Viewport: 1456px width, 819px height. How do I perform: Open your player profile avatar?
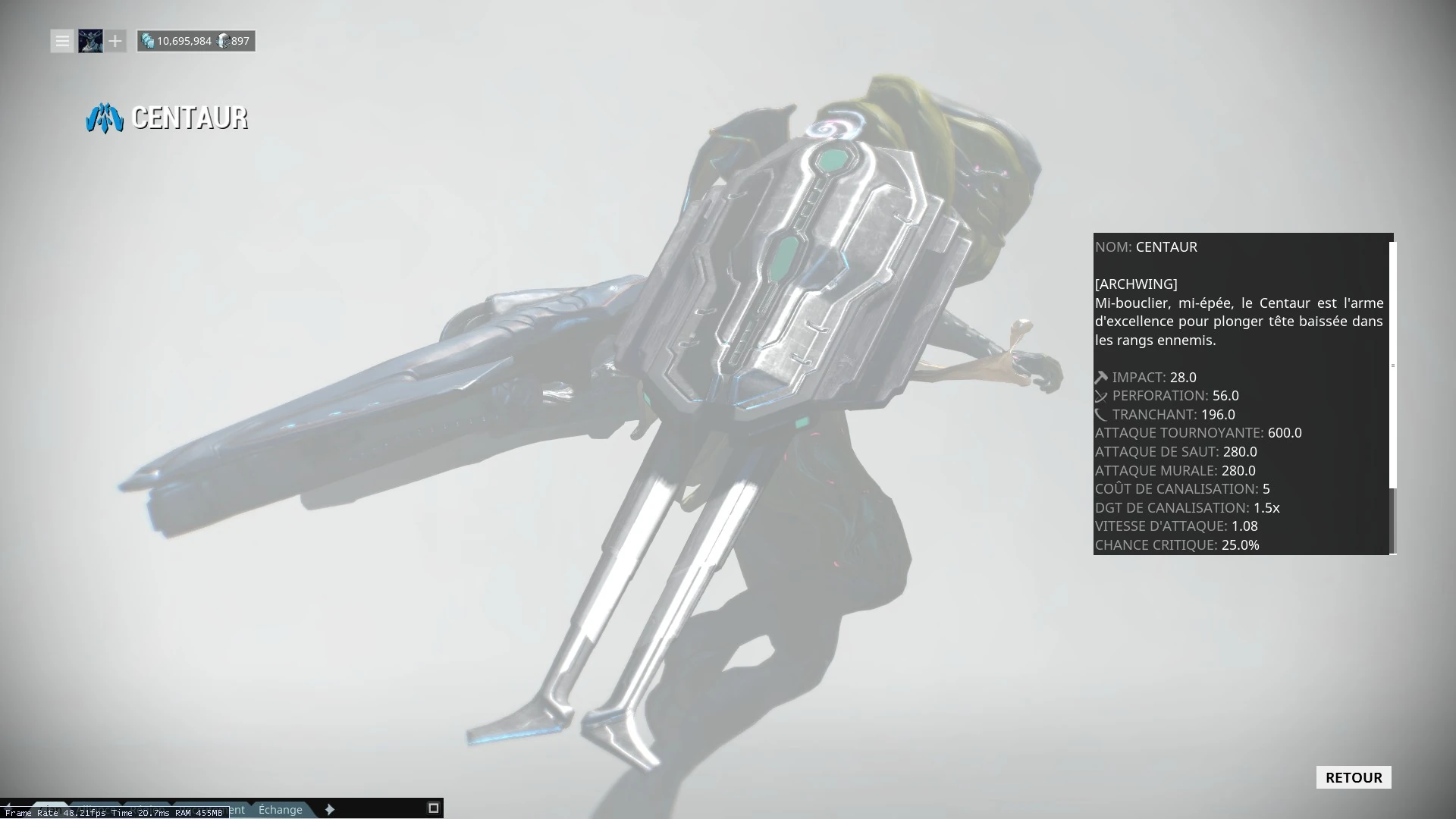89,41
